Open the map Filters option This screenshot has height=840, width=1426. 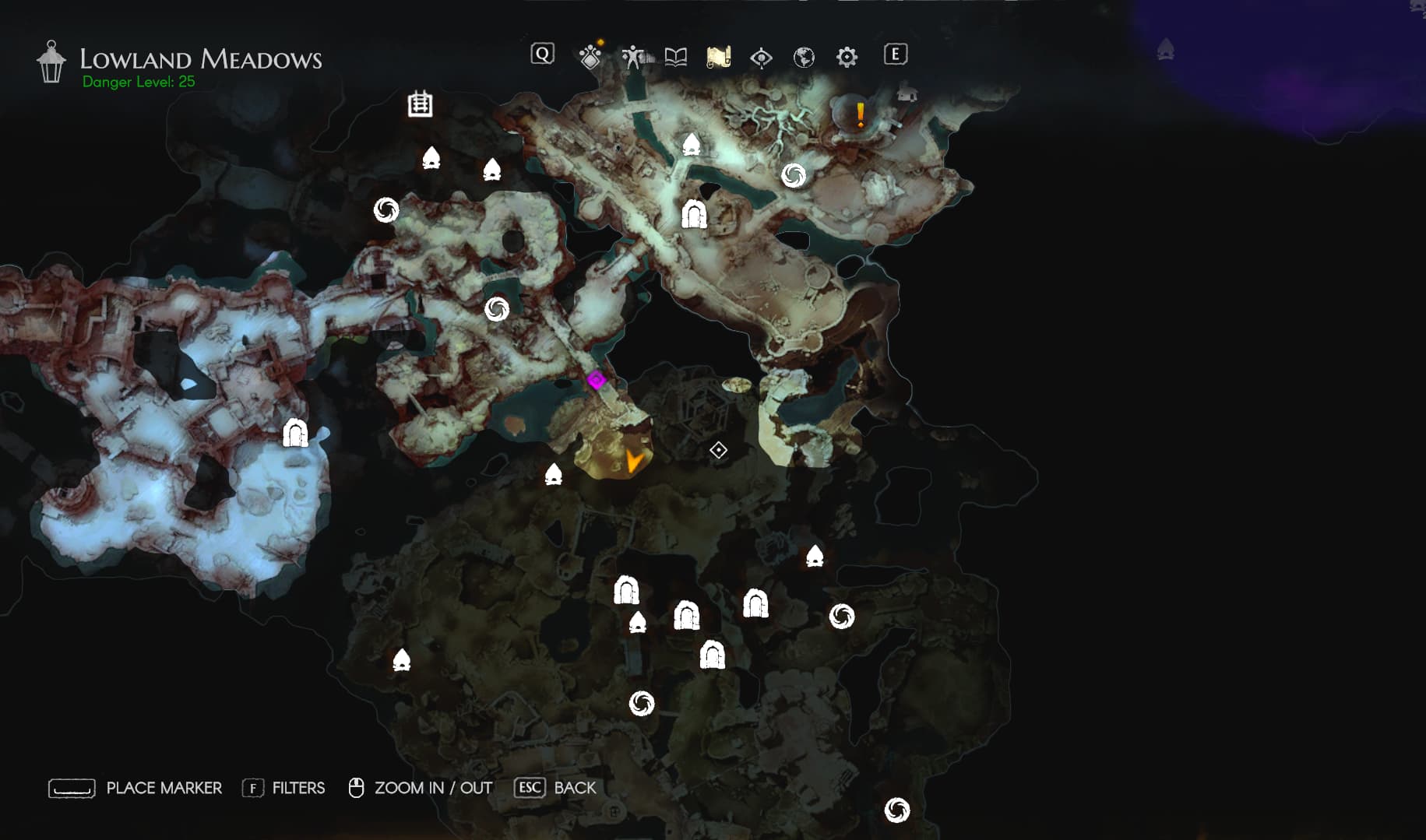click(x=283, y=788)
